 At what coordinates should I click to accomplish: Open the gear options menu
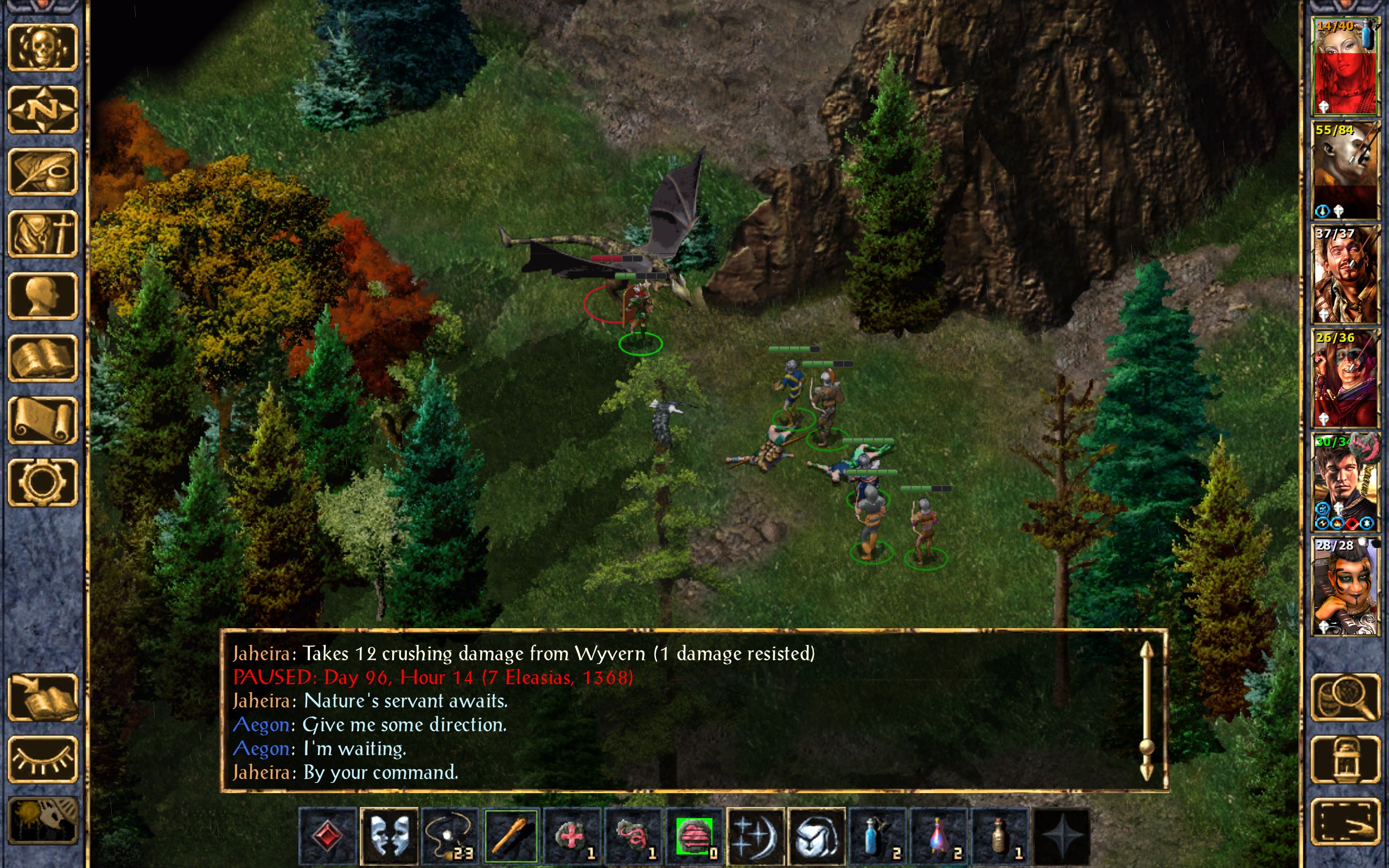43,482
